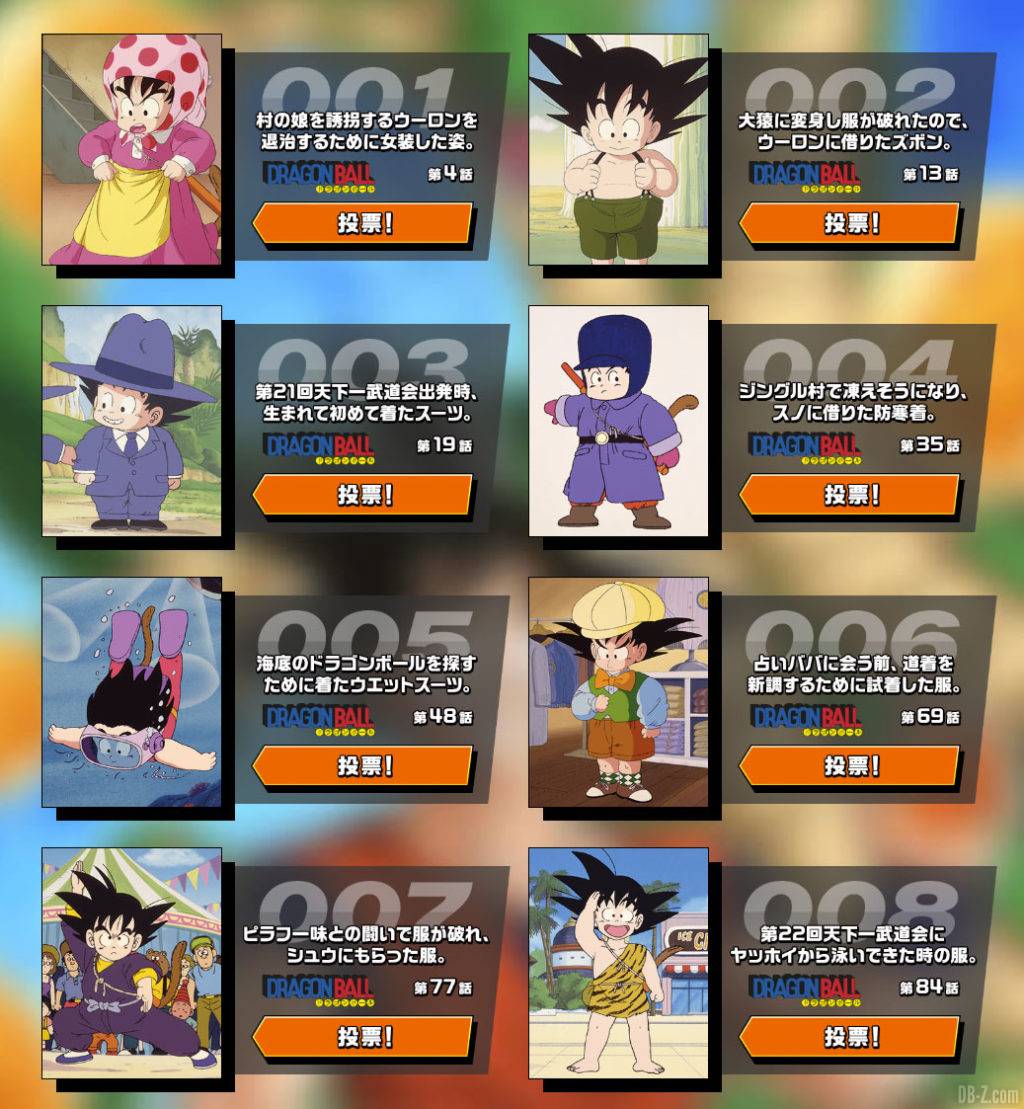Cast vote for entry 006 yellow cap outfit
The image size is (1024, 1109).
click(849, 766)
